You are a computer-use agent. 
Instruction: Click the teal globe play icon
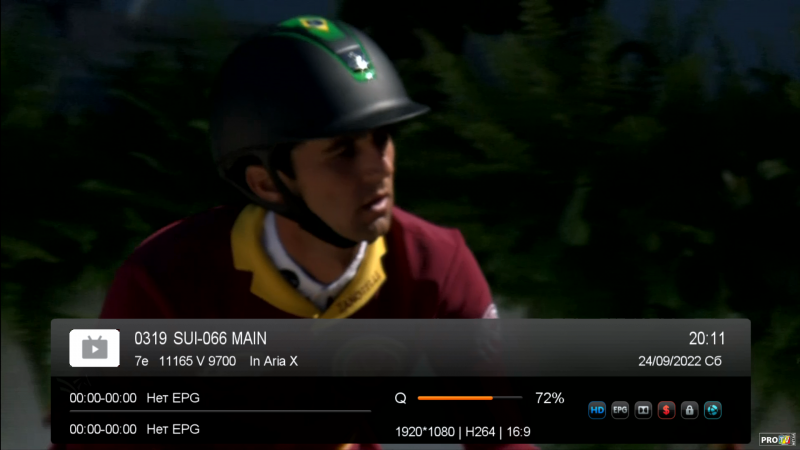tap(712, 410)
